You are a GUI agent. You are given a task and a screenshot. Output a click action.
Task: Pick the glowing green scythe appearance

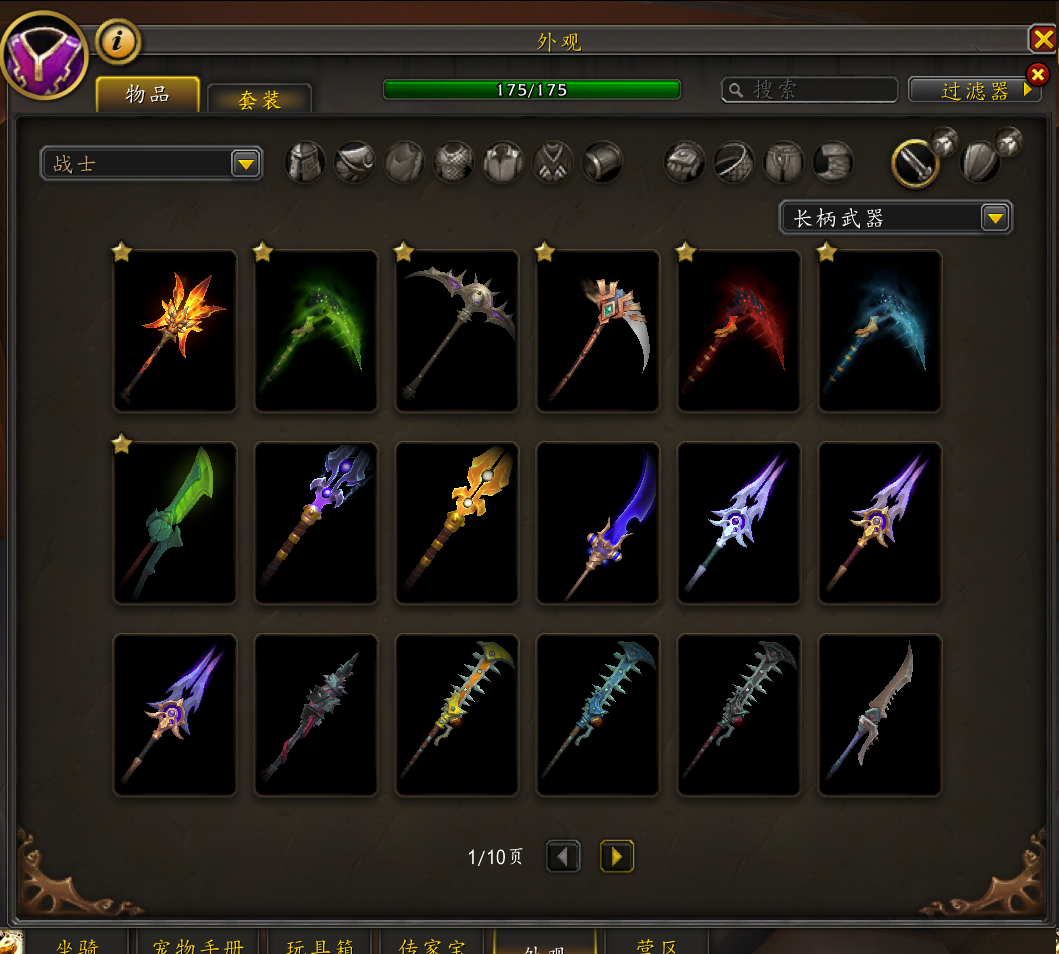pos(316,331)
